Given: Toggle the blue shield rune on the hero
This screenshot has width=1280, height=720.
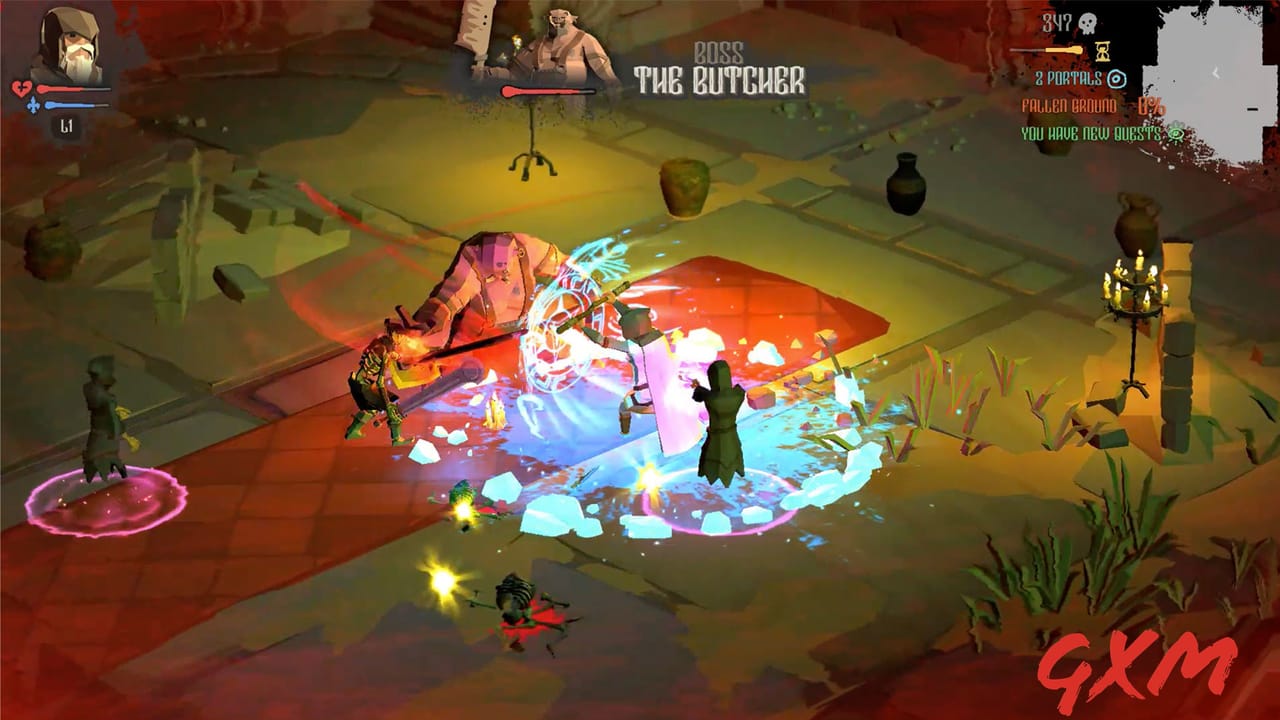Looking at the screenshot, I should click(560, 320).
